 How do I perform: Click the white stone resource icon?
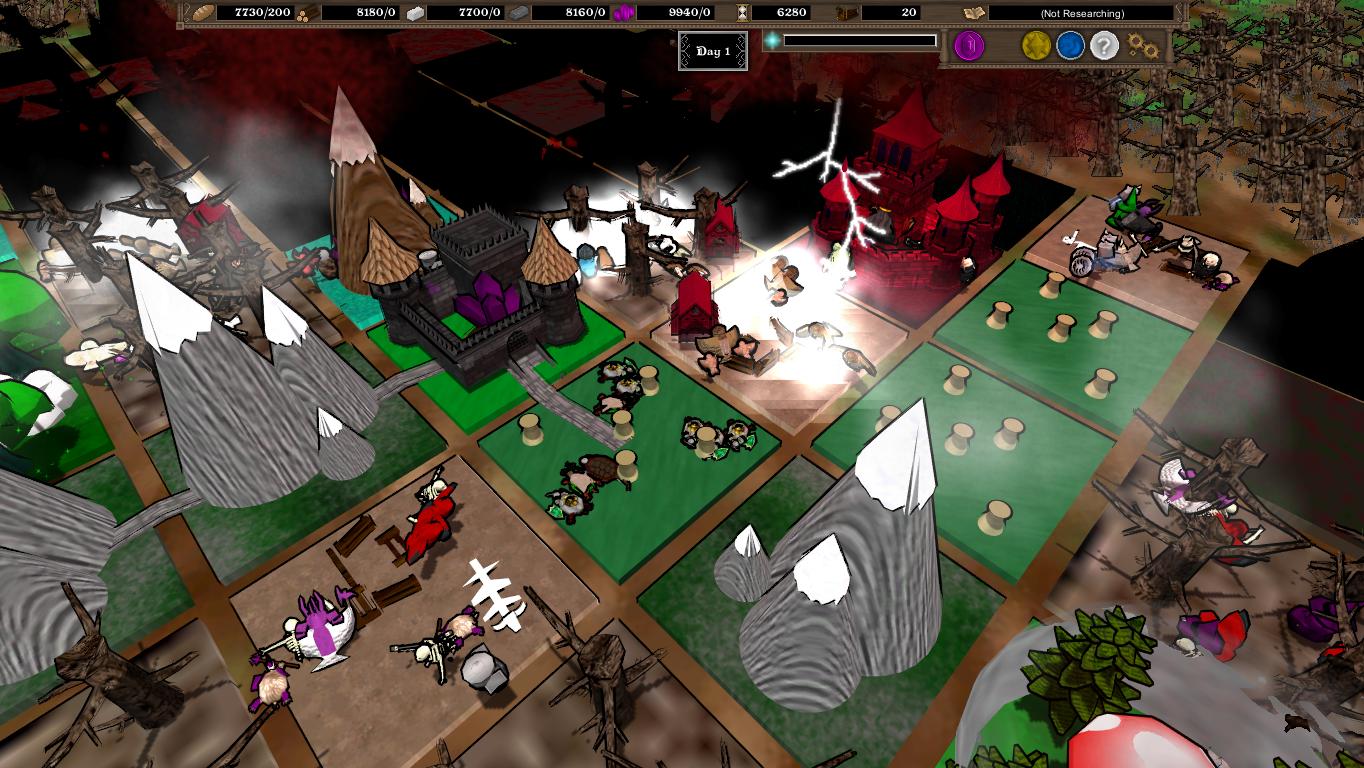coord(415,13)
